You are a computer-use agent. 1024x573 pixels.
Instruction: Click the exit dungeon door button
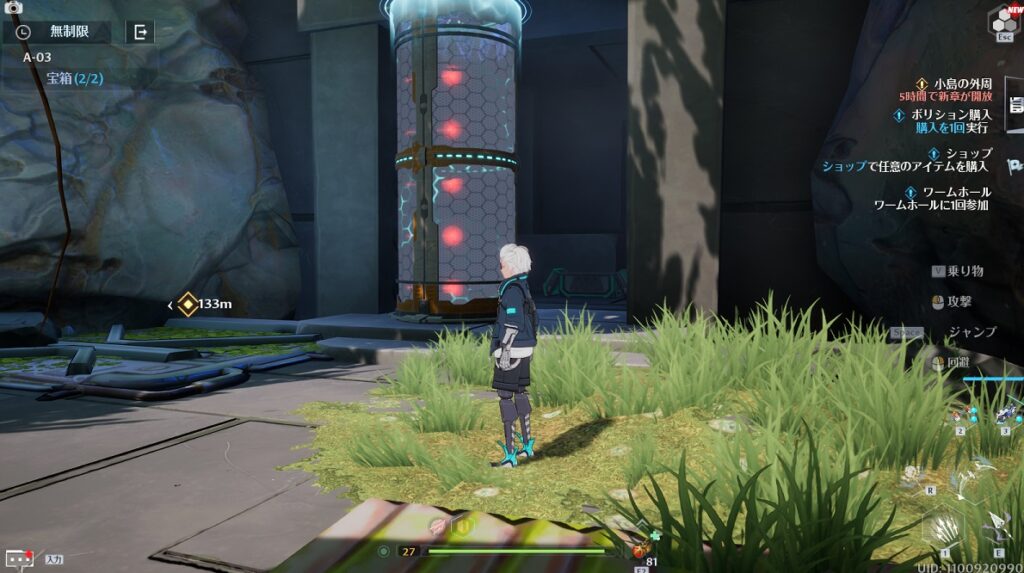tap(140, 32)
